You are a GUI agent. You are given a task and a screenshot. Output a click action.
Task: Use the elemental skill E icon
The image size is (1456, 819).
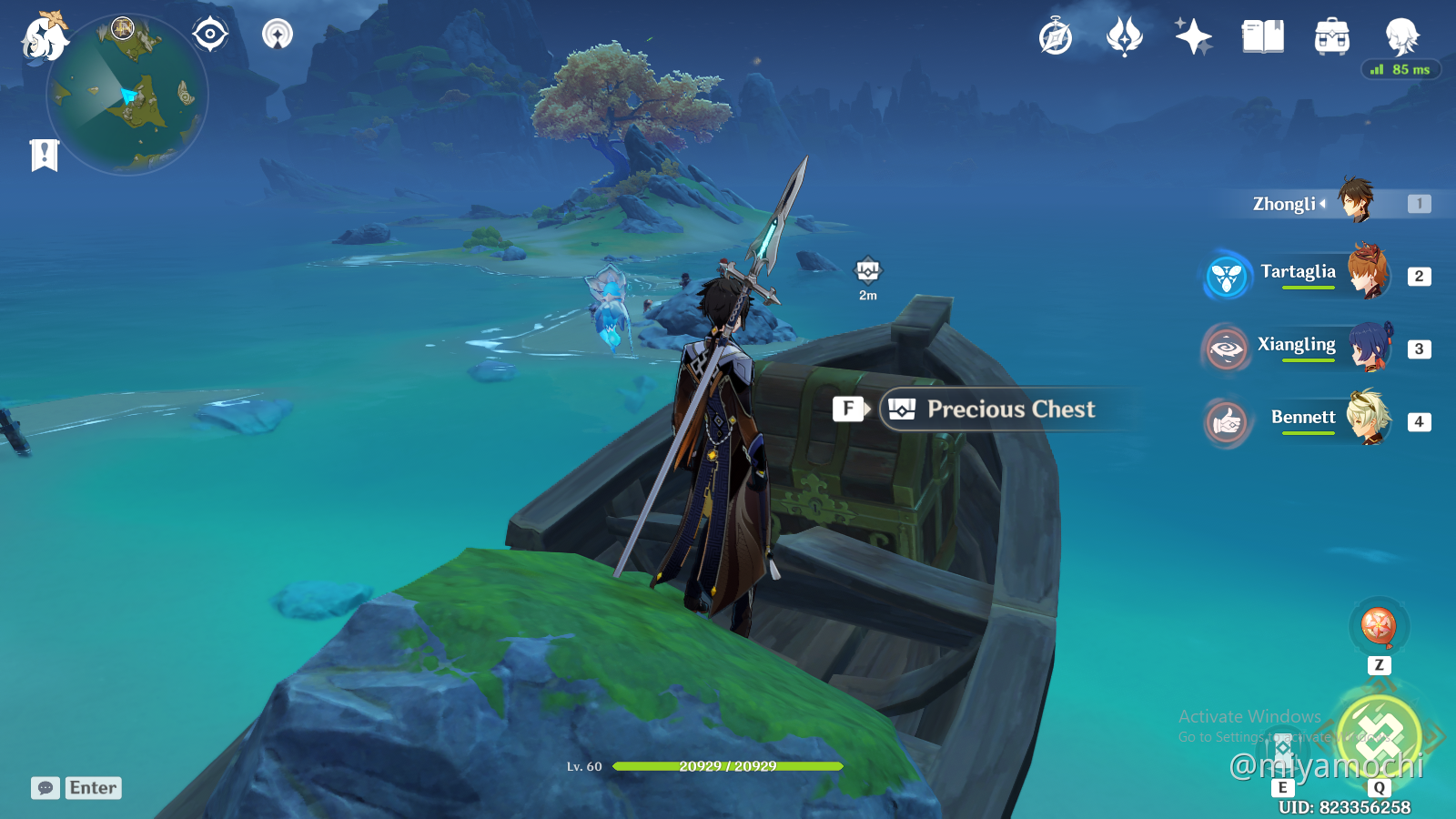(1284, 749)
